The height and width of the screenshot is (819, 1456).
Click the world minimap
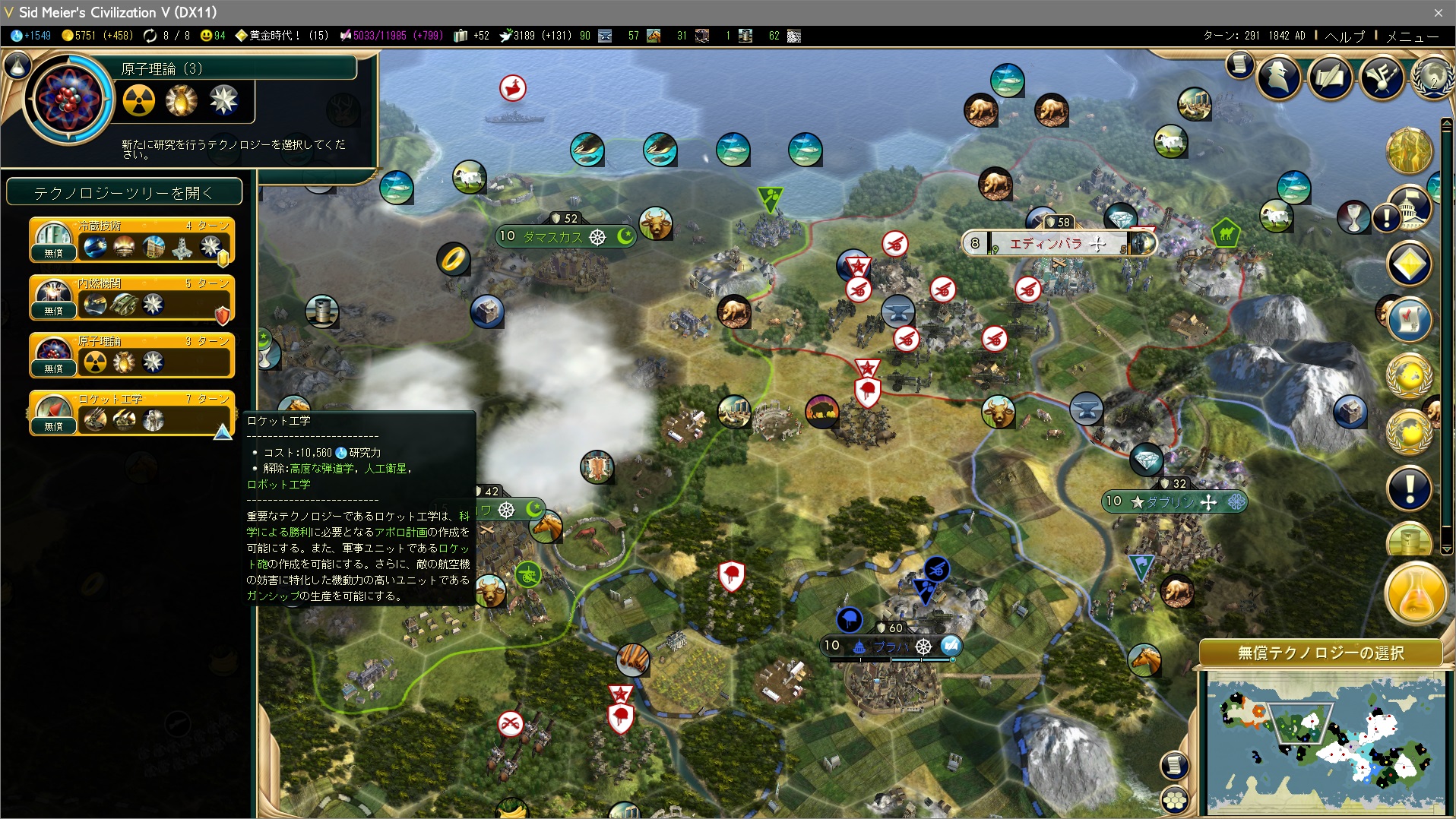pyautogui.click(x=1326, y=745)
